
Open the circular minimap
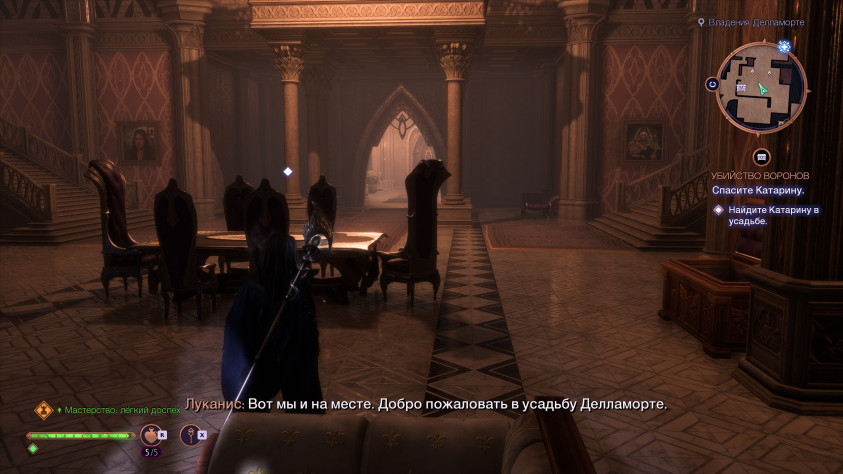[x=761, y=87]
